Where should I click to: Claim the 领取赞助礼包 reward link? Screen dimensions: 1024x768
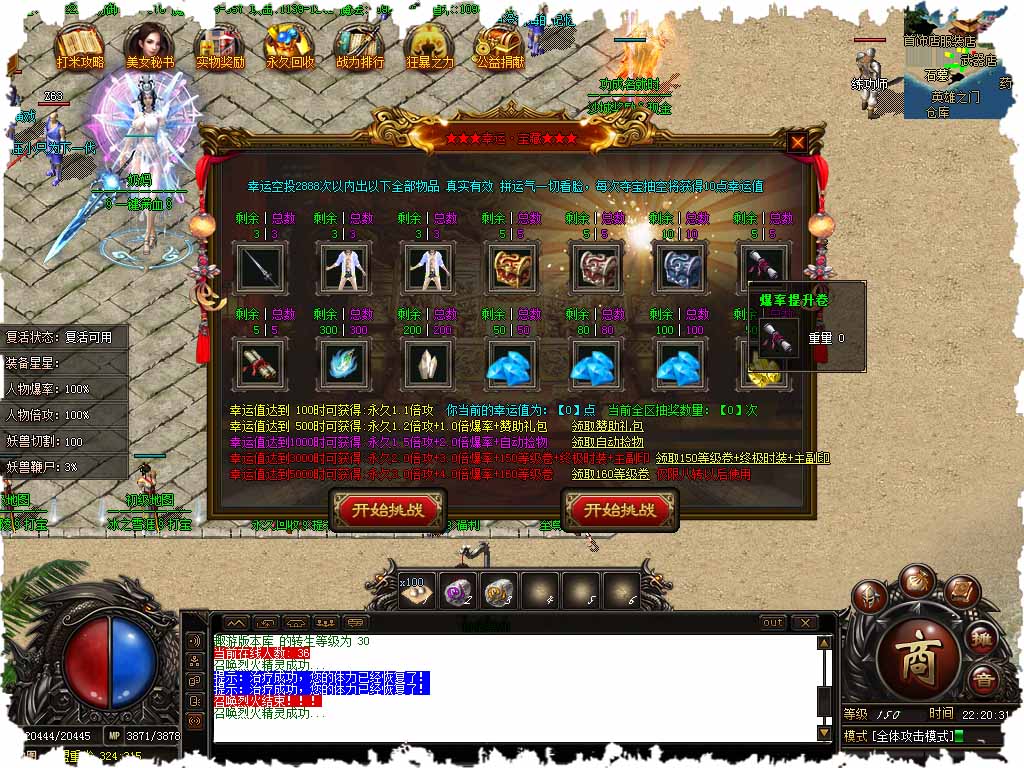point(607,426)
